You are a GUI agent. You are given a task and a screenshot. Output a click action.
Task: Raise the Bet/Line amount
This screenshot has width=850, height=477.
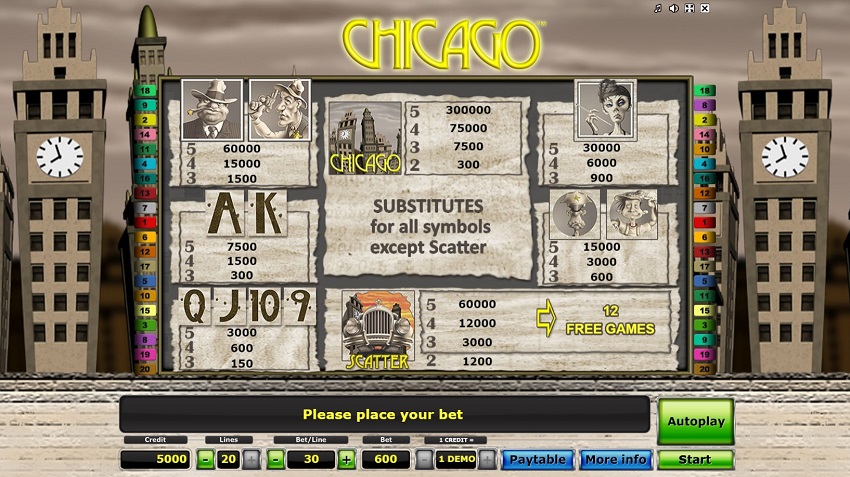(x=347, y=460)
